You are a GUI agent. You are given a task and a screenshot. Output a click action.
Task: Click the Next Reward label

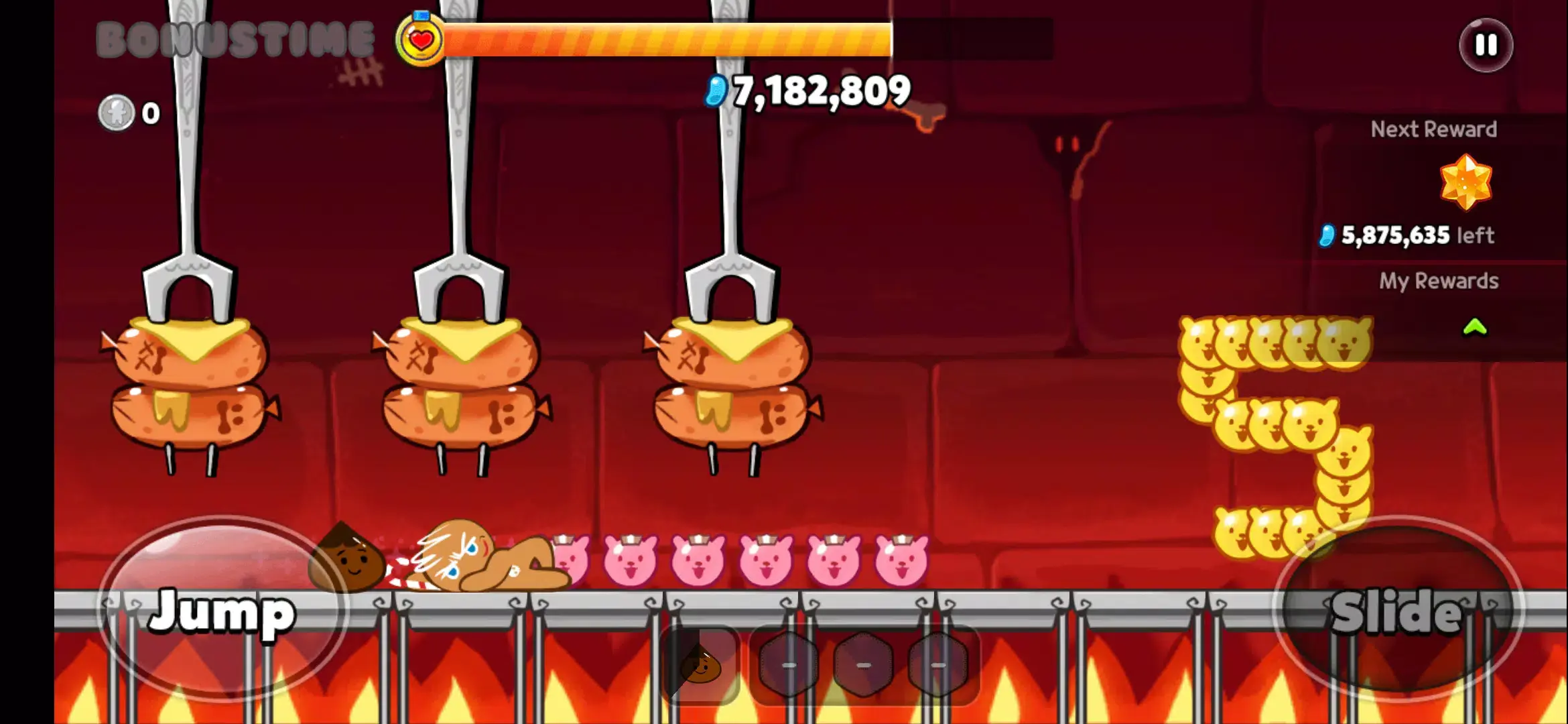point(1434,129)
